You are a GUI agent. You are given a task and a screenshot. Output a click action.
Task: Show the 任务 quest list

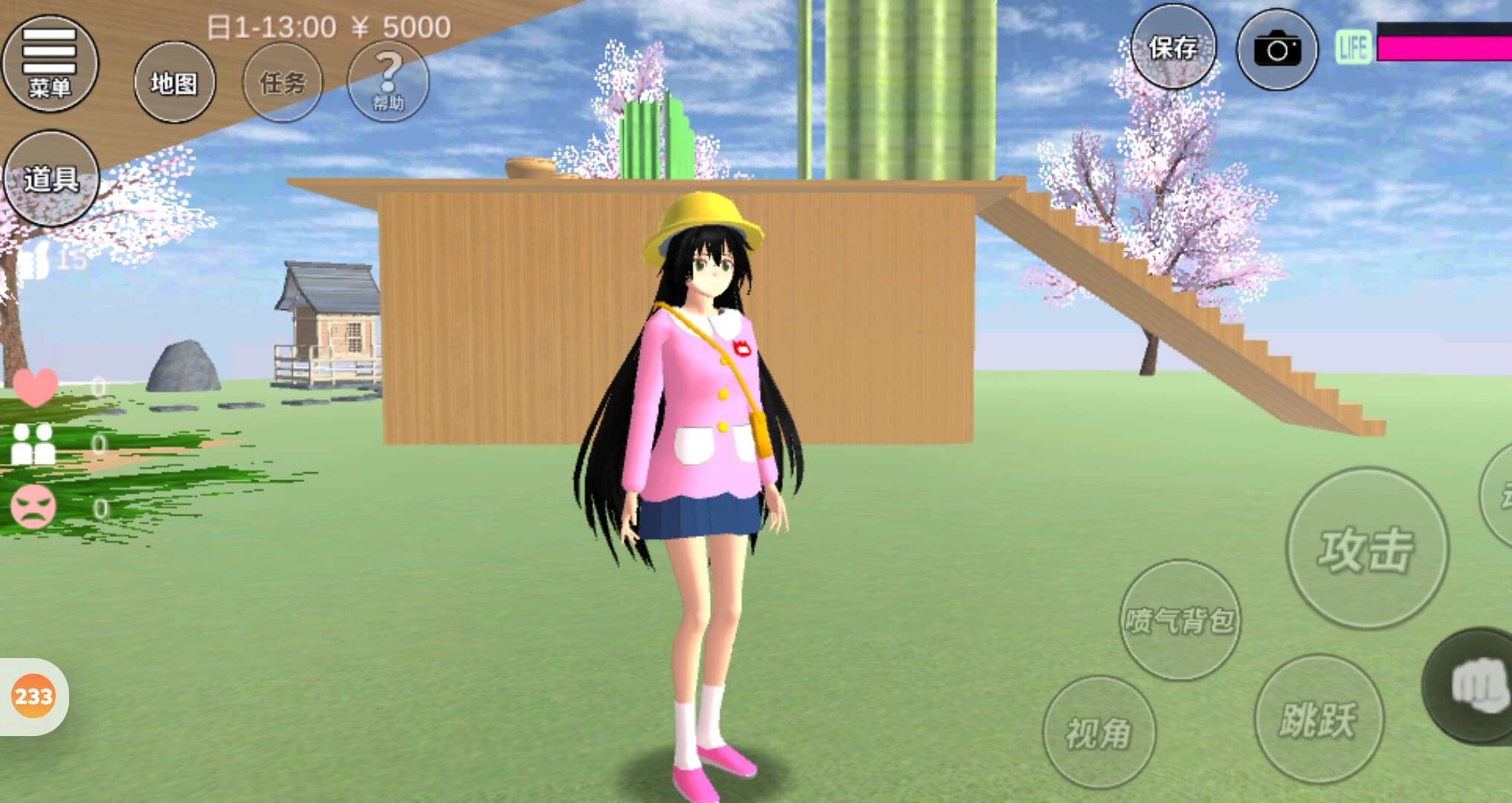pyautogui.click(x=282, y=83)
